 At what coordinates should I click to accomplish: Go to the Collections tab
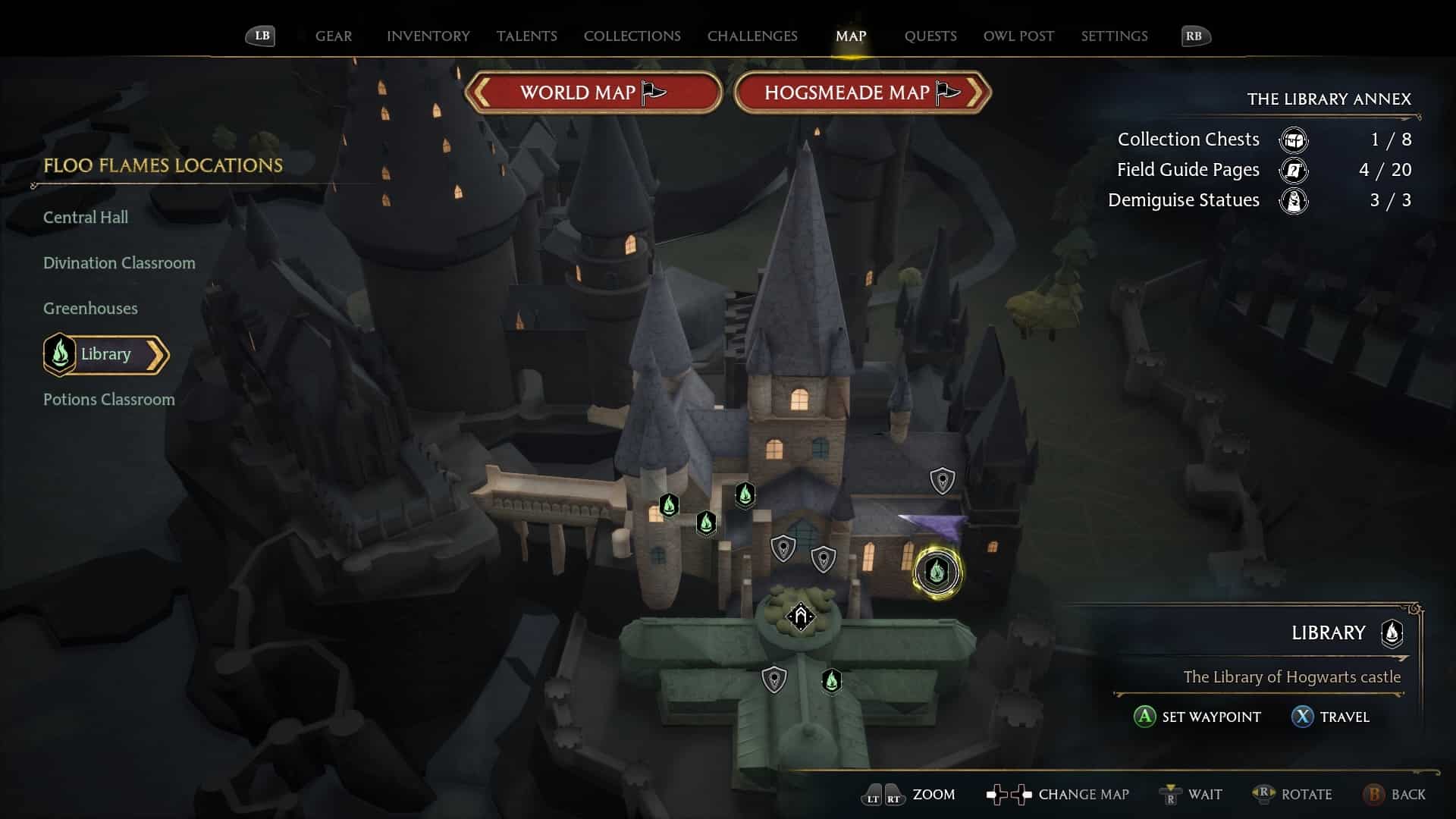tap(632, 36)
